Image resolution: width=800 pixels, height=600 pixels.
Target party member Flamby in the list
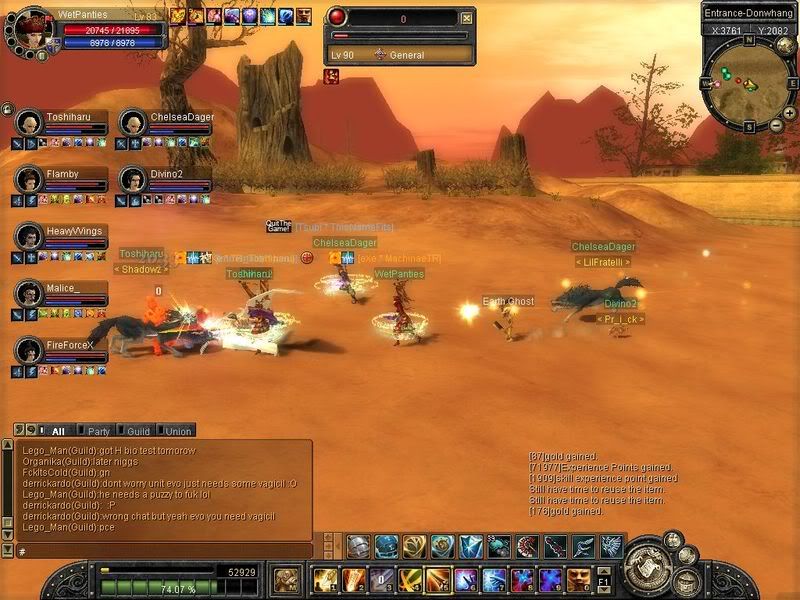(x=62, y=180)
